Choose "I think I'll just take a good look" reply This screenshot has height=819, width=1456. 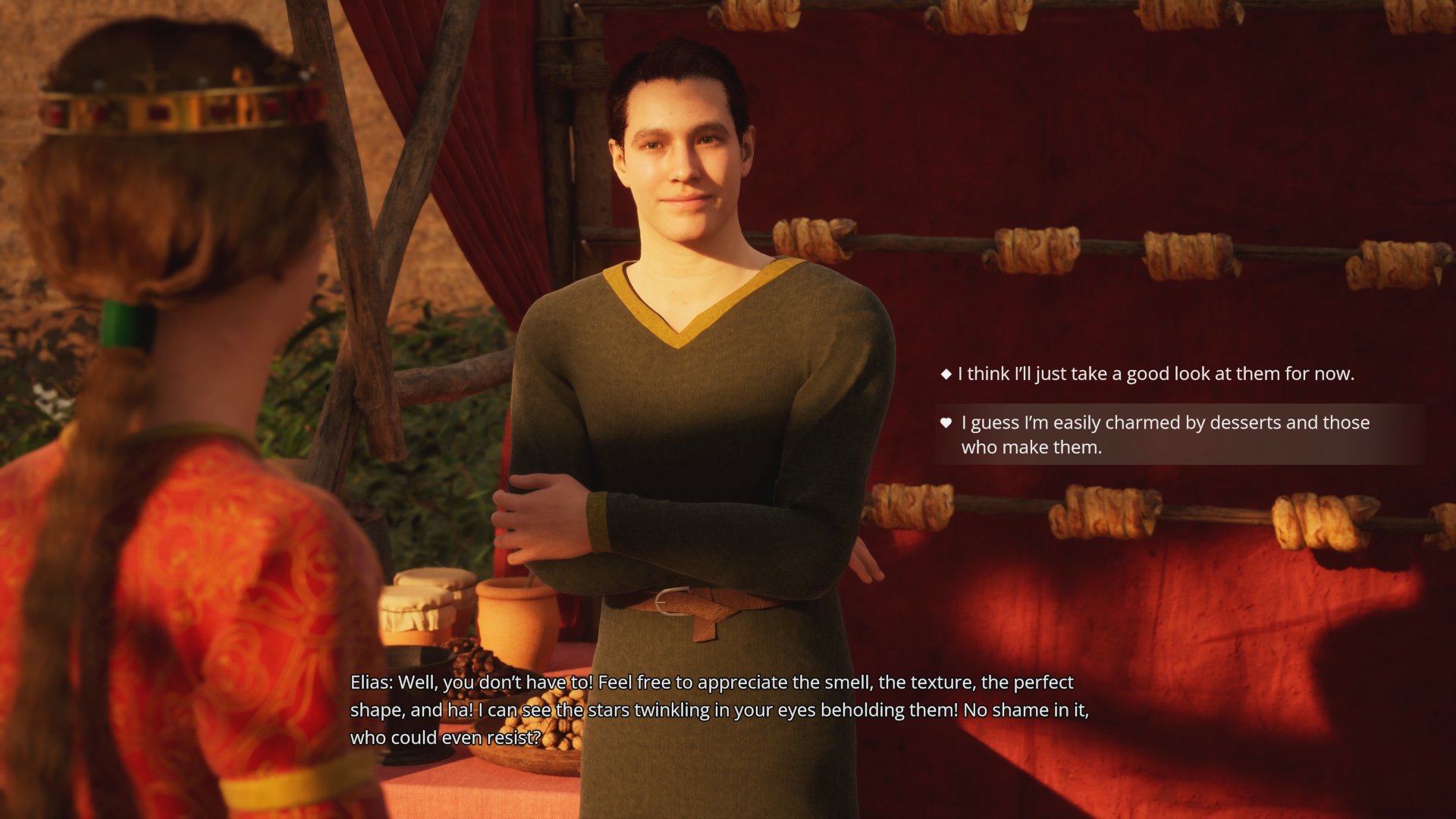(x=1155, y=374)
